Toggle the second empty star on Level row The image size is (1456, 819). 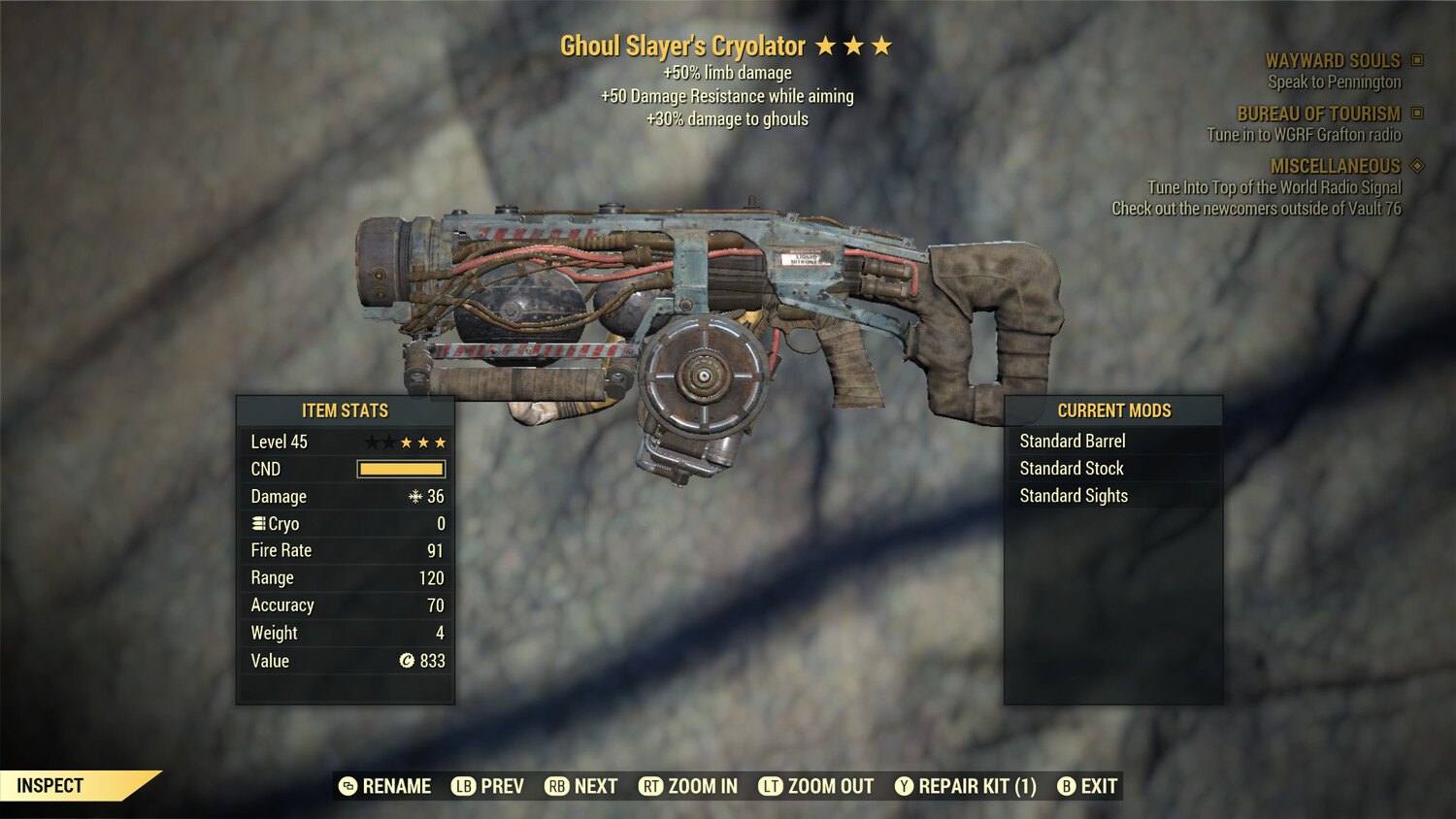point(388,442)
